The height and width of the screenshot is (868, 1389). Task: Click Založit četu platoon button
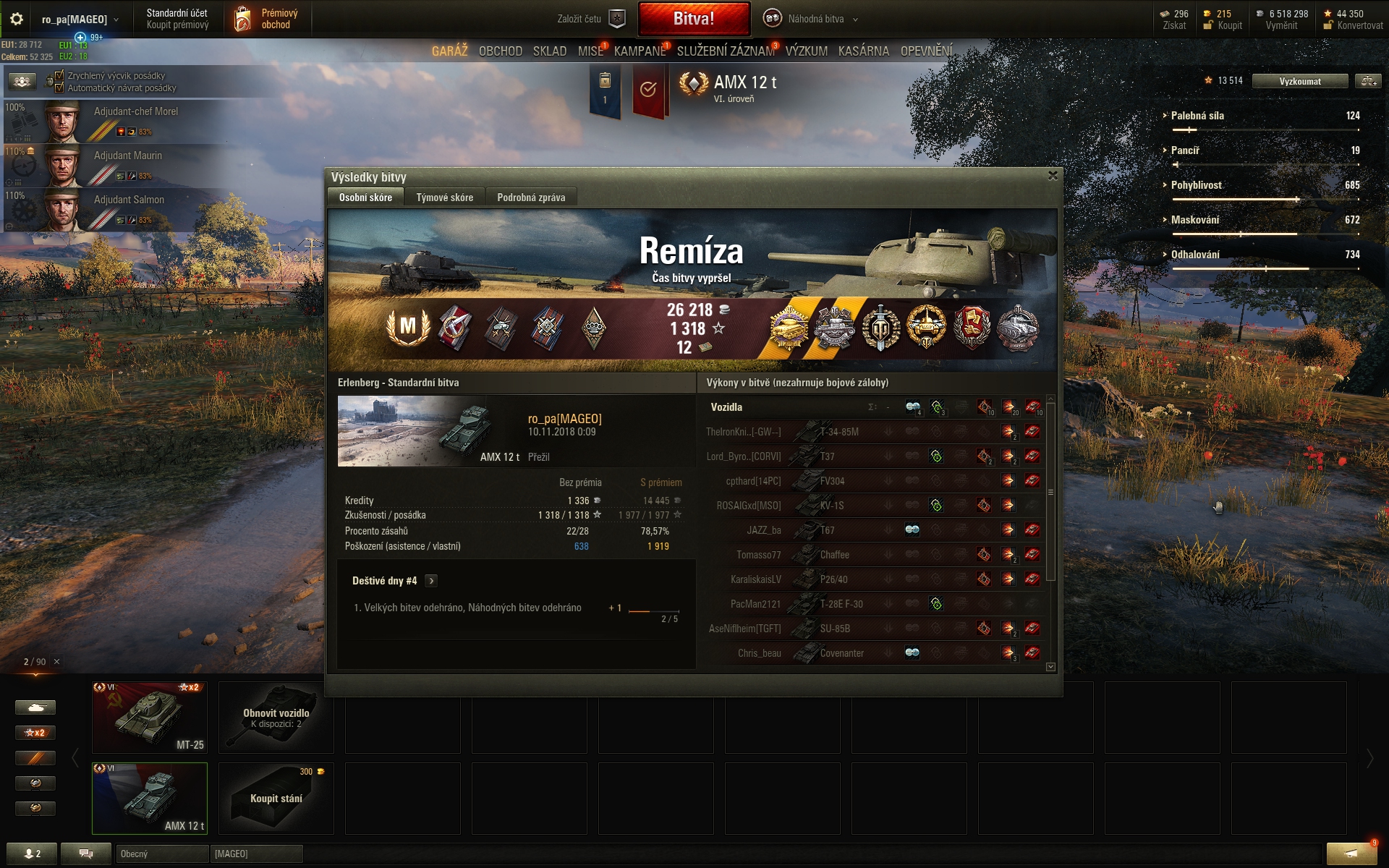point(590,19)
